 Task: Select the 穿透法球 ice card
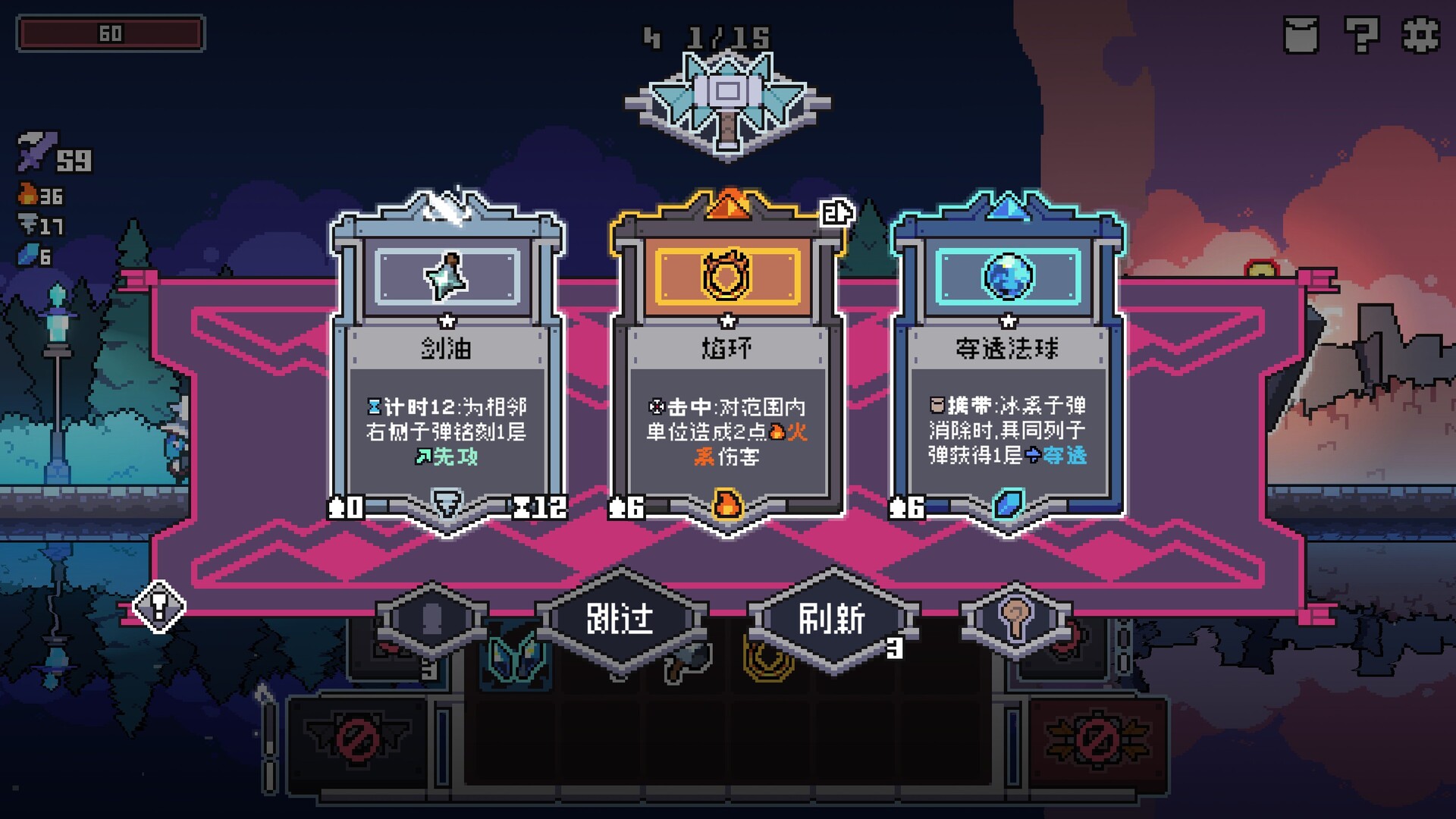point(1007,356)
